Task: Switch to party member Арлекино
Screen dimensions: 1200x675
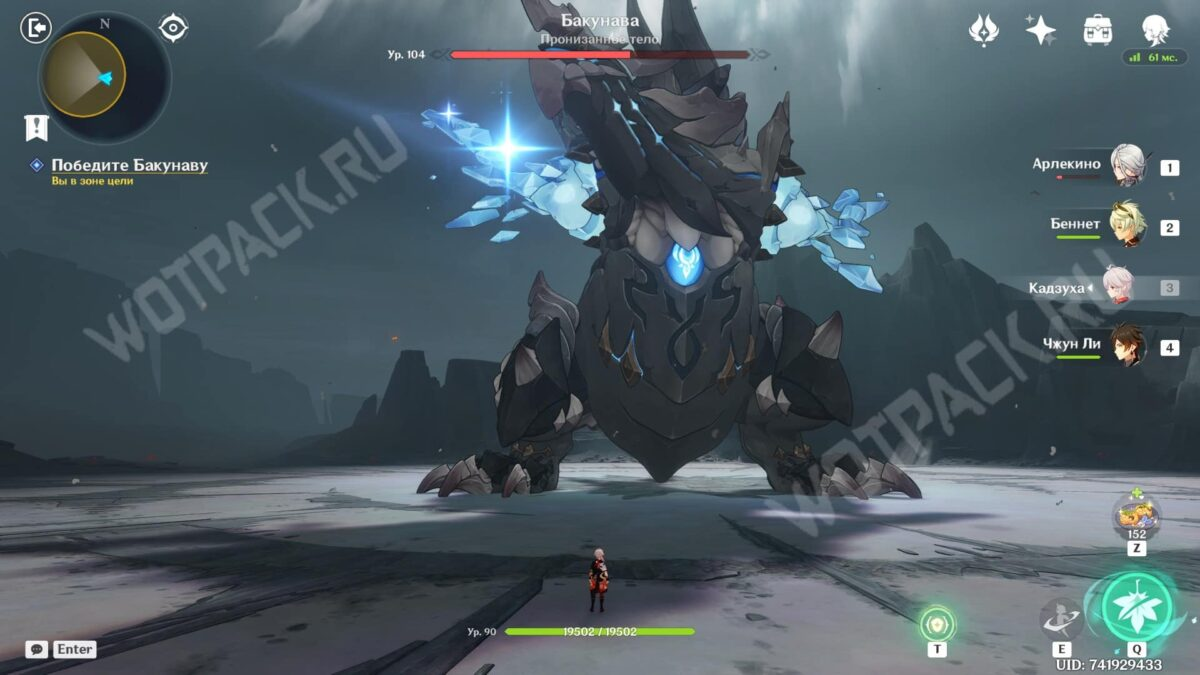Action: coord(1126,167)
